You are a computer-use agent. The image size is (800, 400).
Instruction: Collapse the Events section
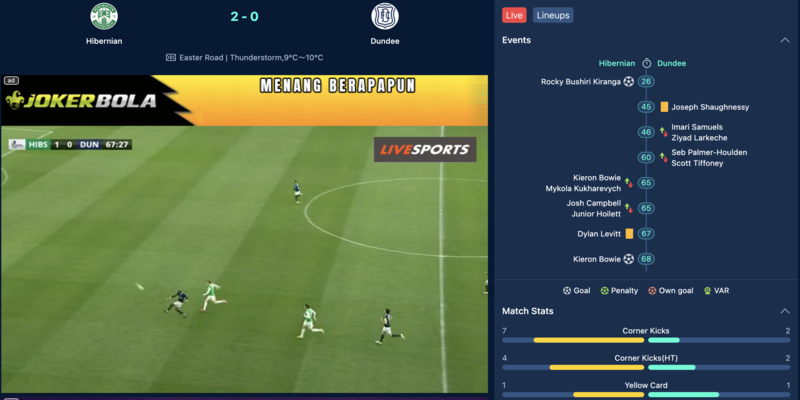tap(784, 40)
